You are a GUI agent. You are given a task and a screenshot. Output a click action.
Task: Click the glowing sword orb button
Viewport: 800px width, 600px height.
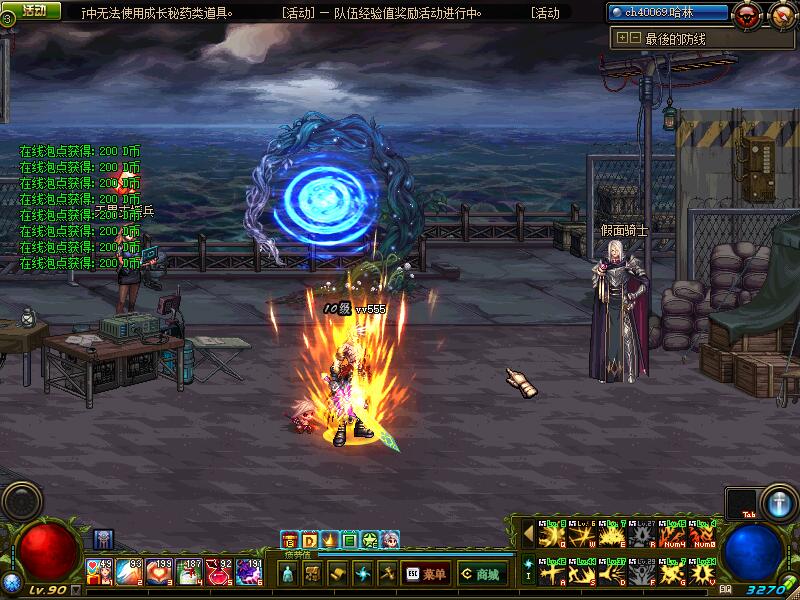(778, 501)
